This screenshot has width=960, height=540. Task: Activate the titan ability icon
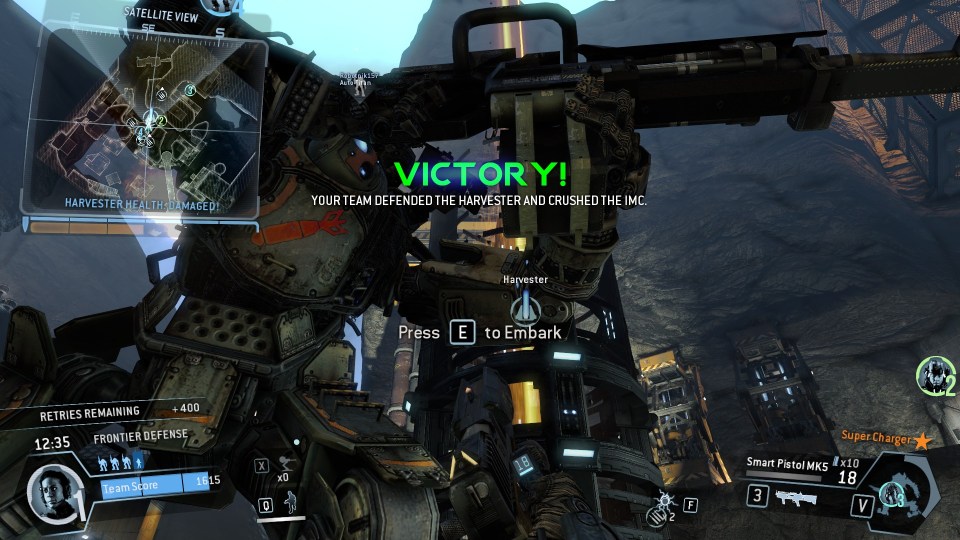click(890, 492)
